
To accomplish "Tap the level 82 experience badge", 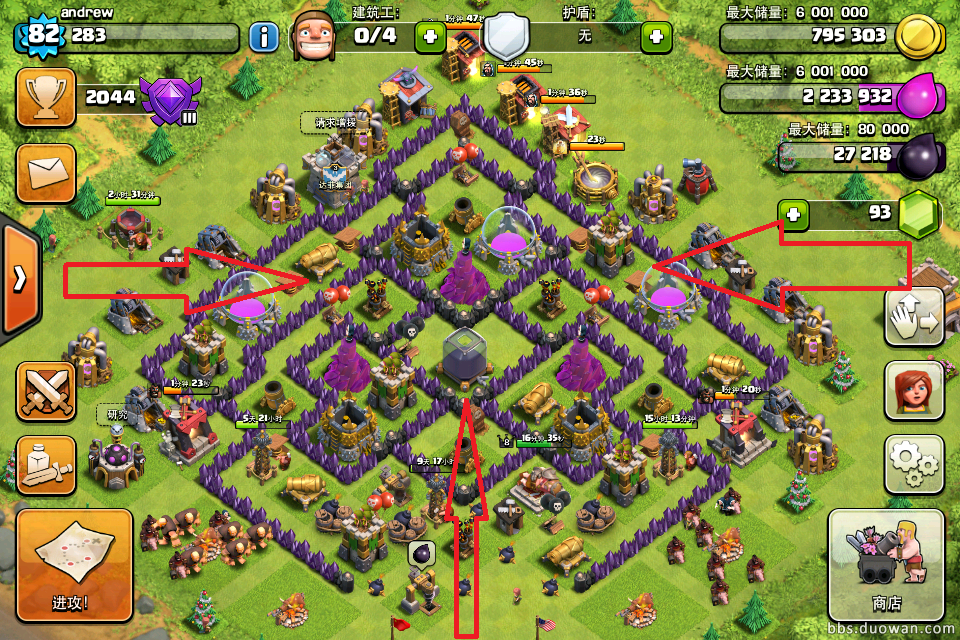I will [43, 36].
